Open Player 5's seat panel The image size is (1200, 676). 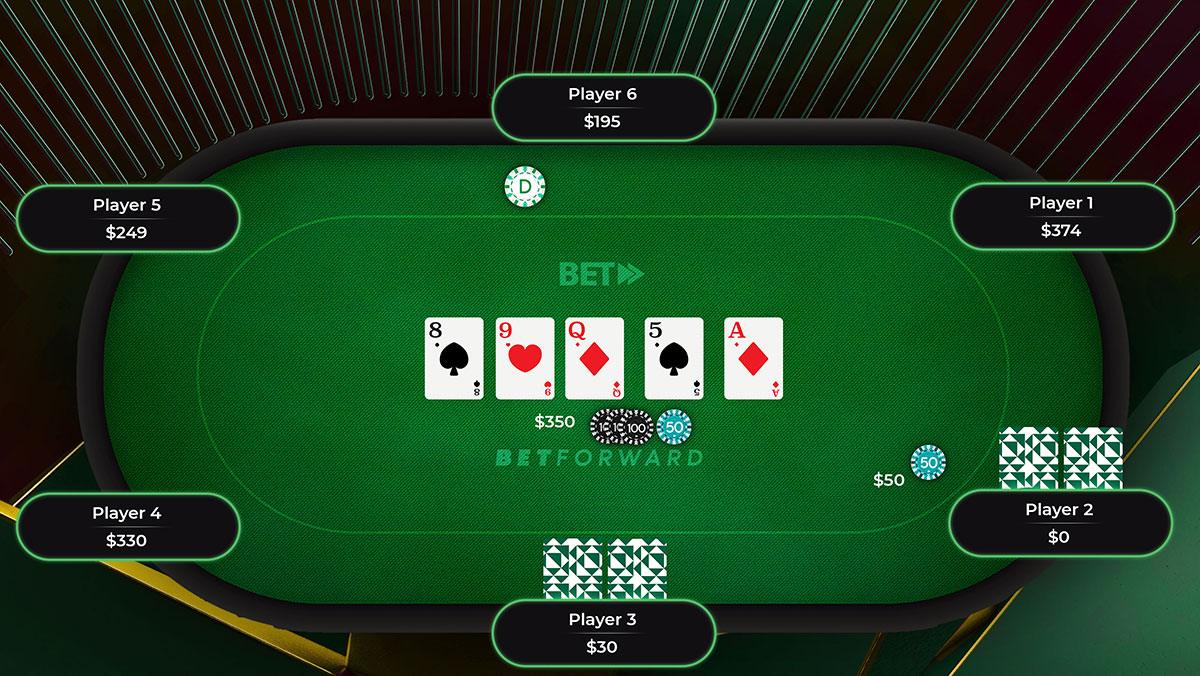click(127, 218)
